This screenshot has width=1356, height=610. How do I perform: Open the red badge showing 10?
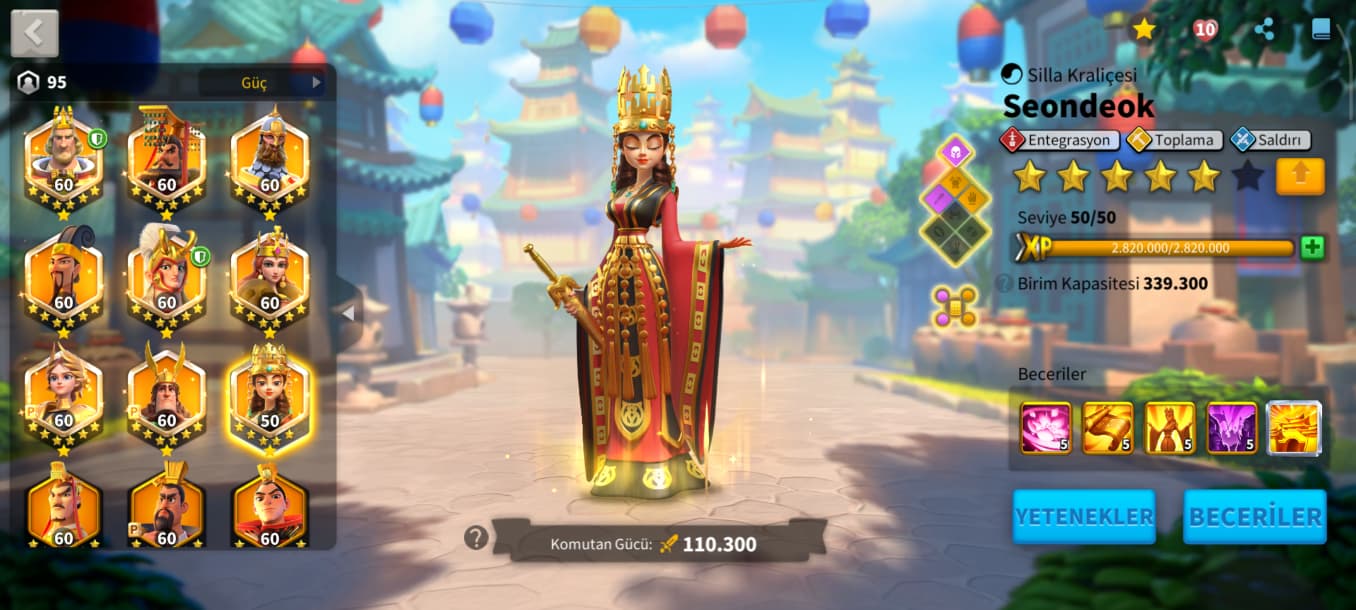click(x=1205, y=29)
